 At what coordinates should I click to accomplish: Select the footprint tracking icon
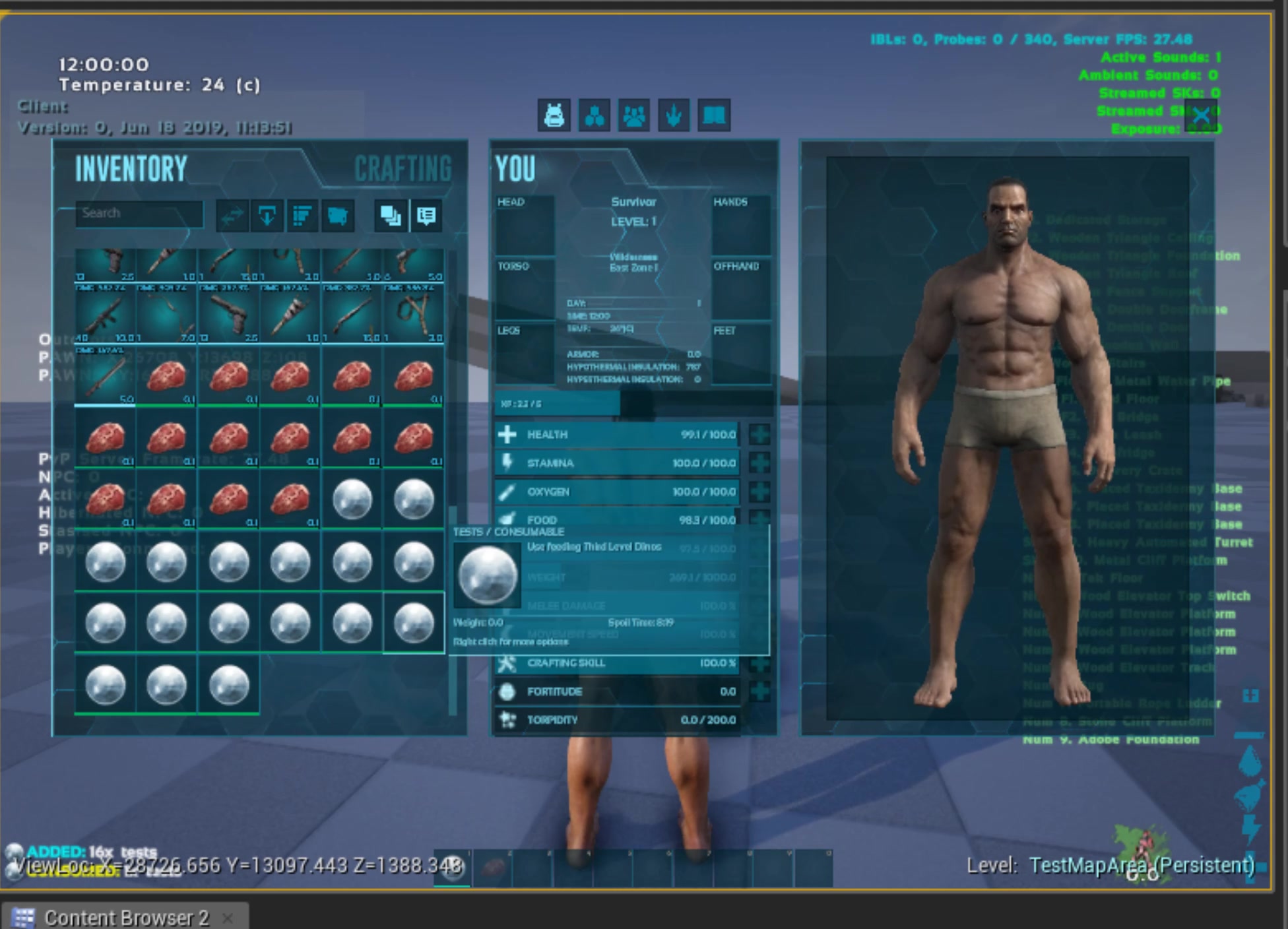[x=672, y=114]
